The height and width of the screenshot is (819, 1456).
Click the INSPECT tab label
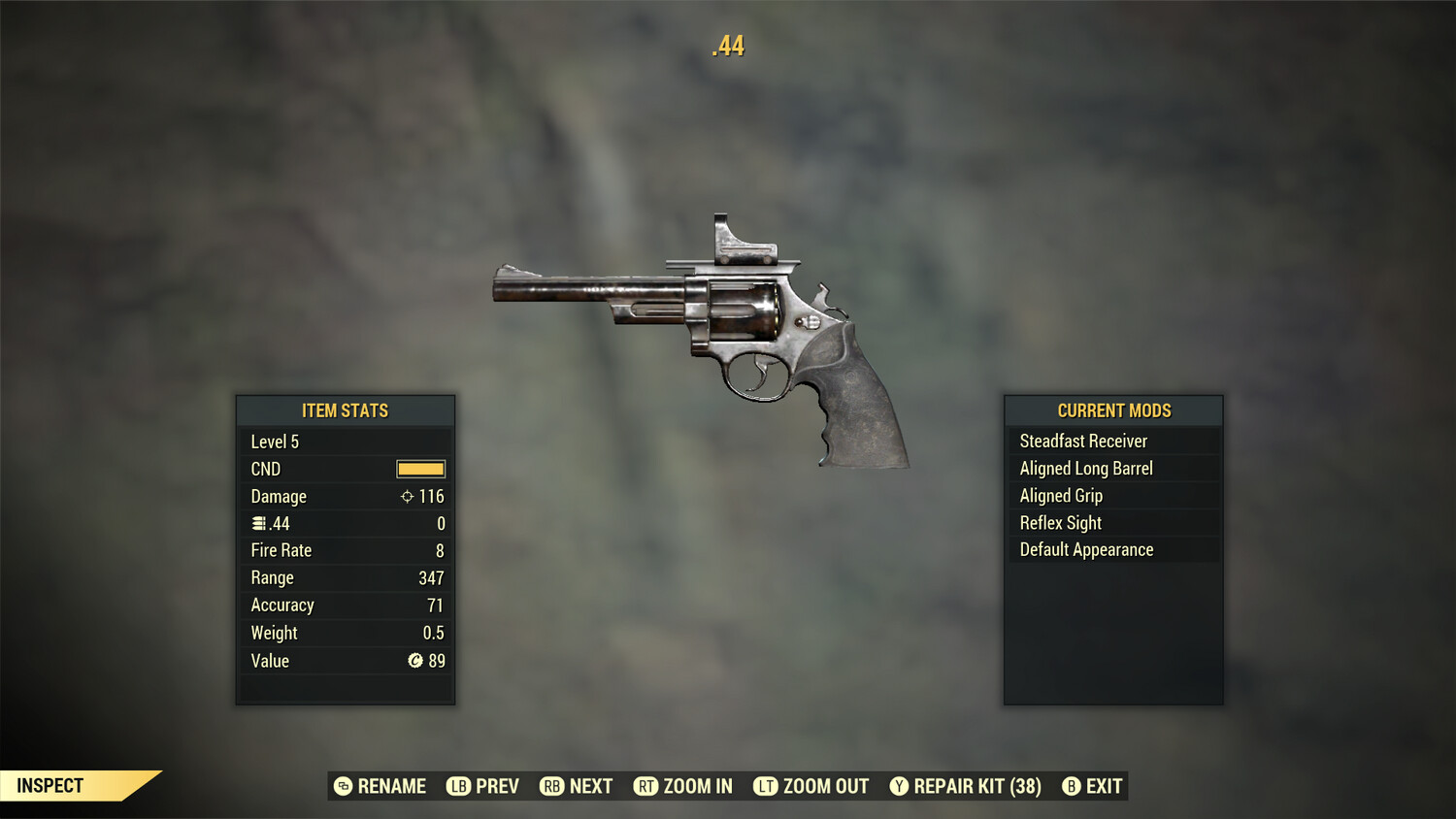50,785
